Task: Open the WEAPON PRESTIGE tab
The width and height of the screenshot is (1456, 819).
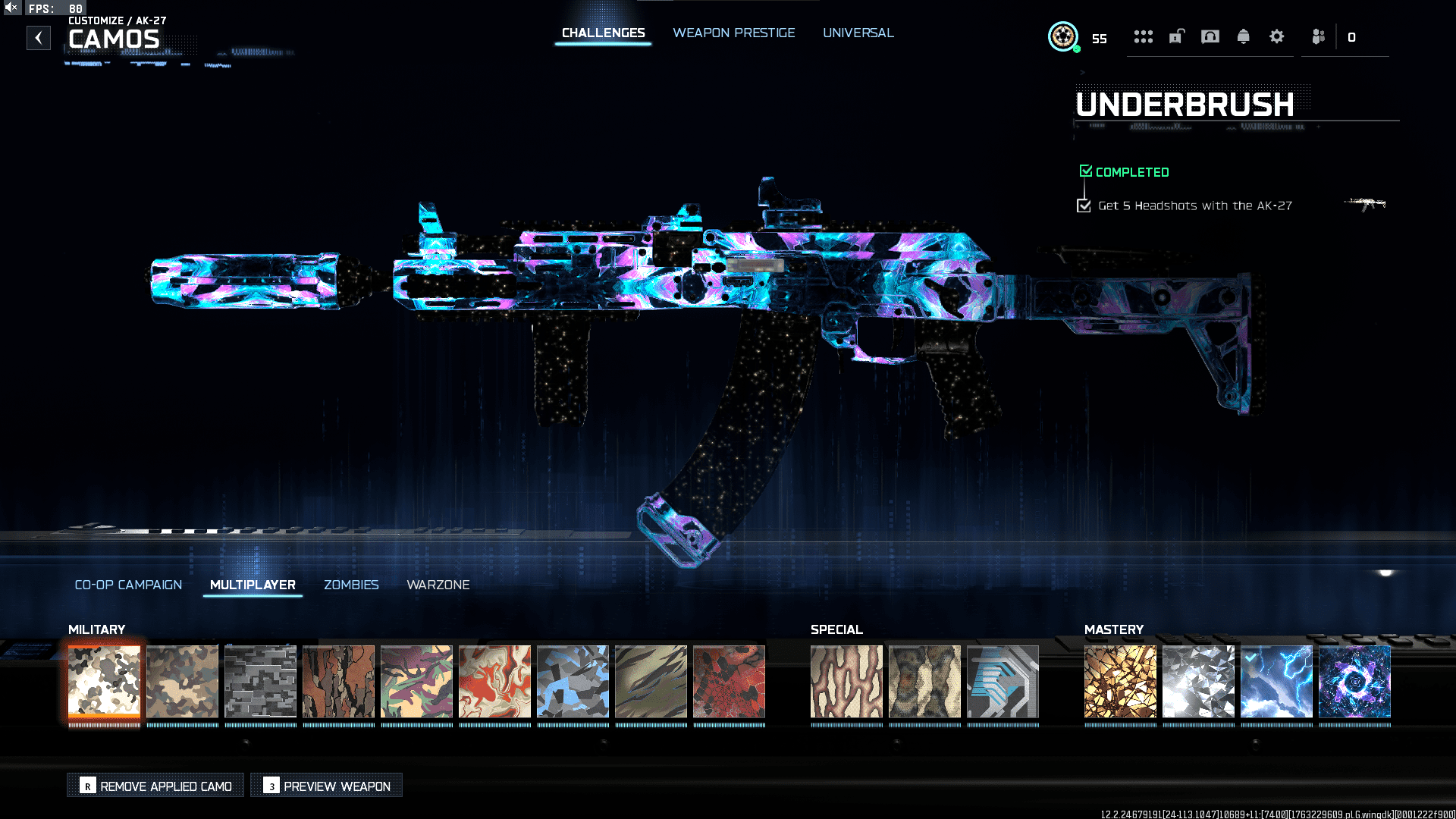Action: click(x=733, y=33)
